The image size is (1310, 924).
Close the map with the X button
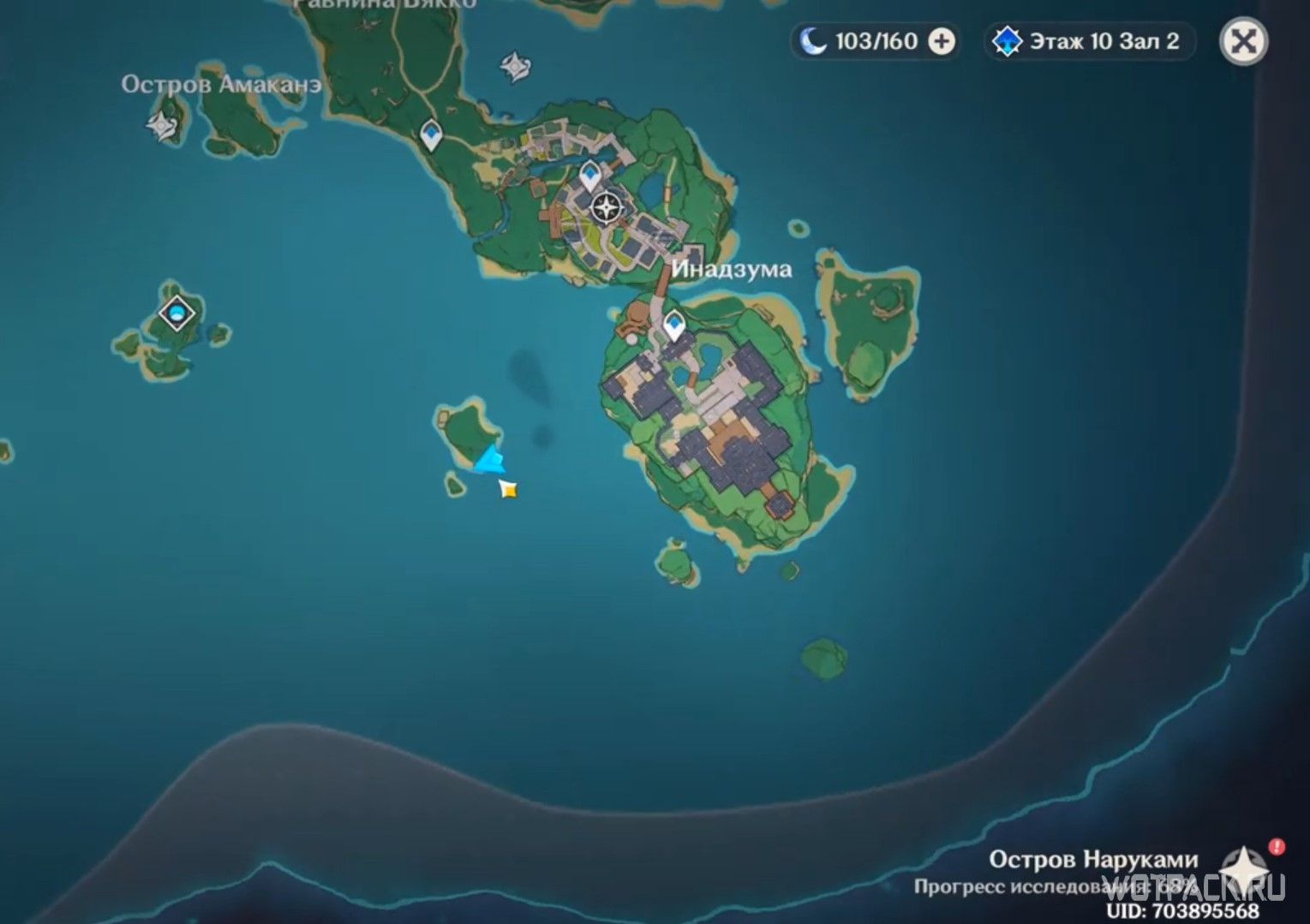tap(1243, 39)
